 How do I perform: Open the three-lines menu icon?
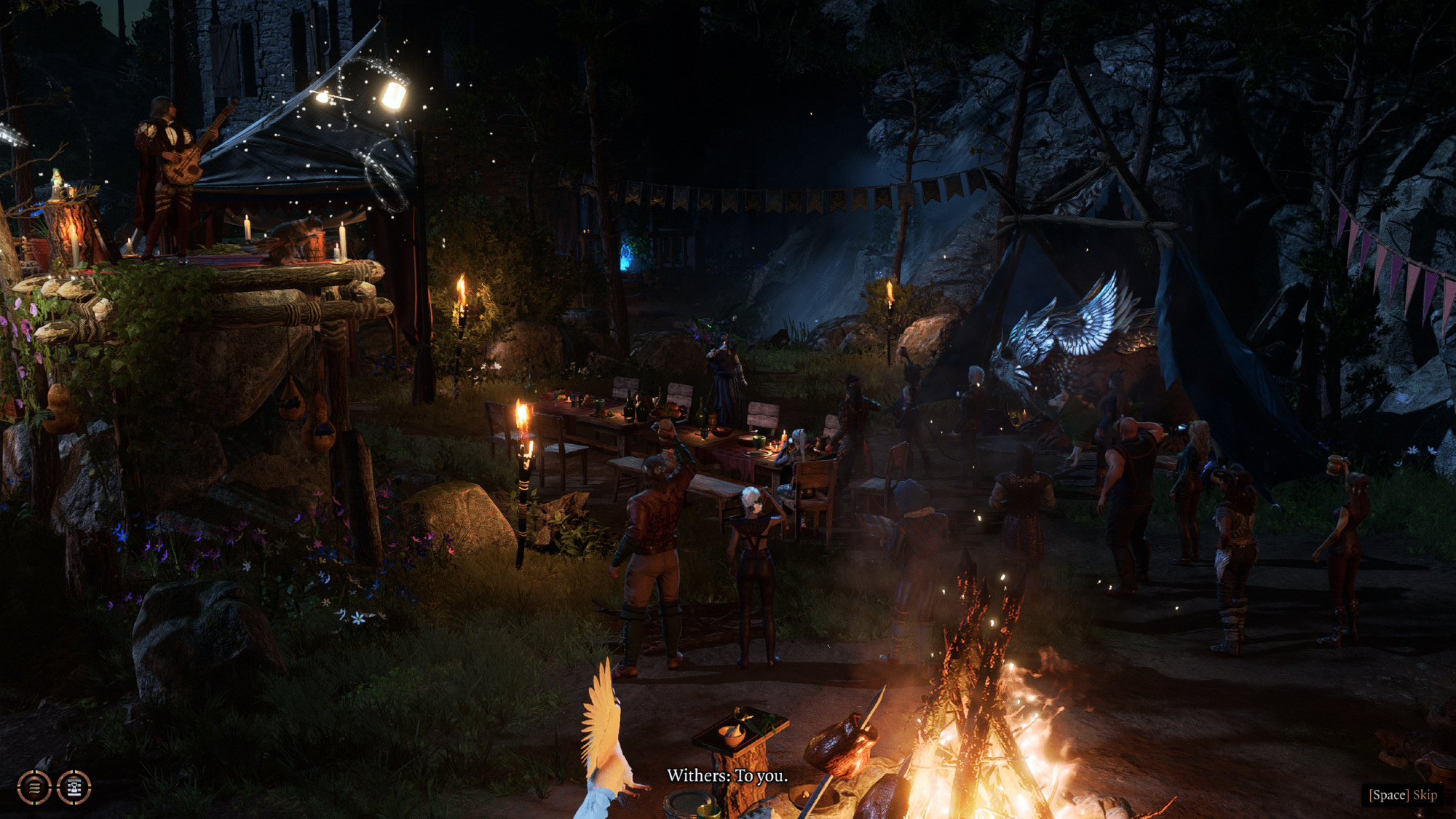coord(34,787)
